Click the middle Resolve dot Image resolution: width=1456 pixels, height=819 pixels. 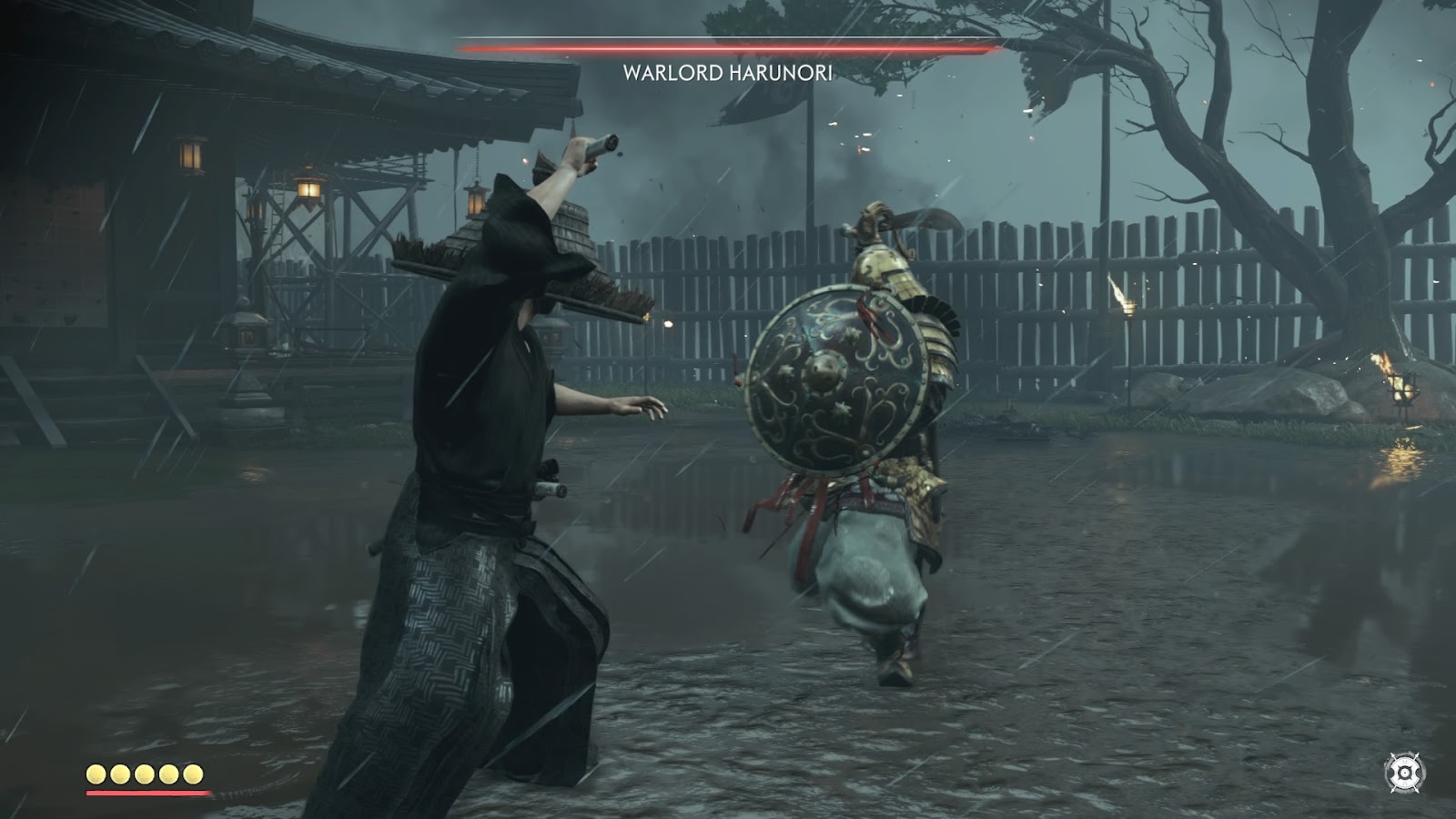(x=143, y=773)
